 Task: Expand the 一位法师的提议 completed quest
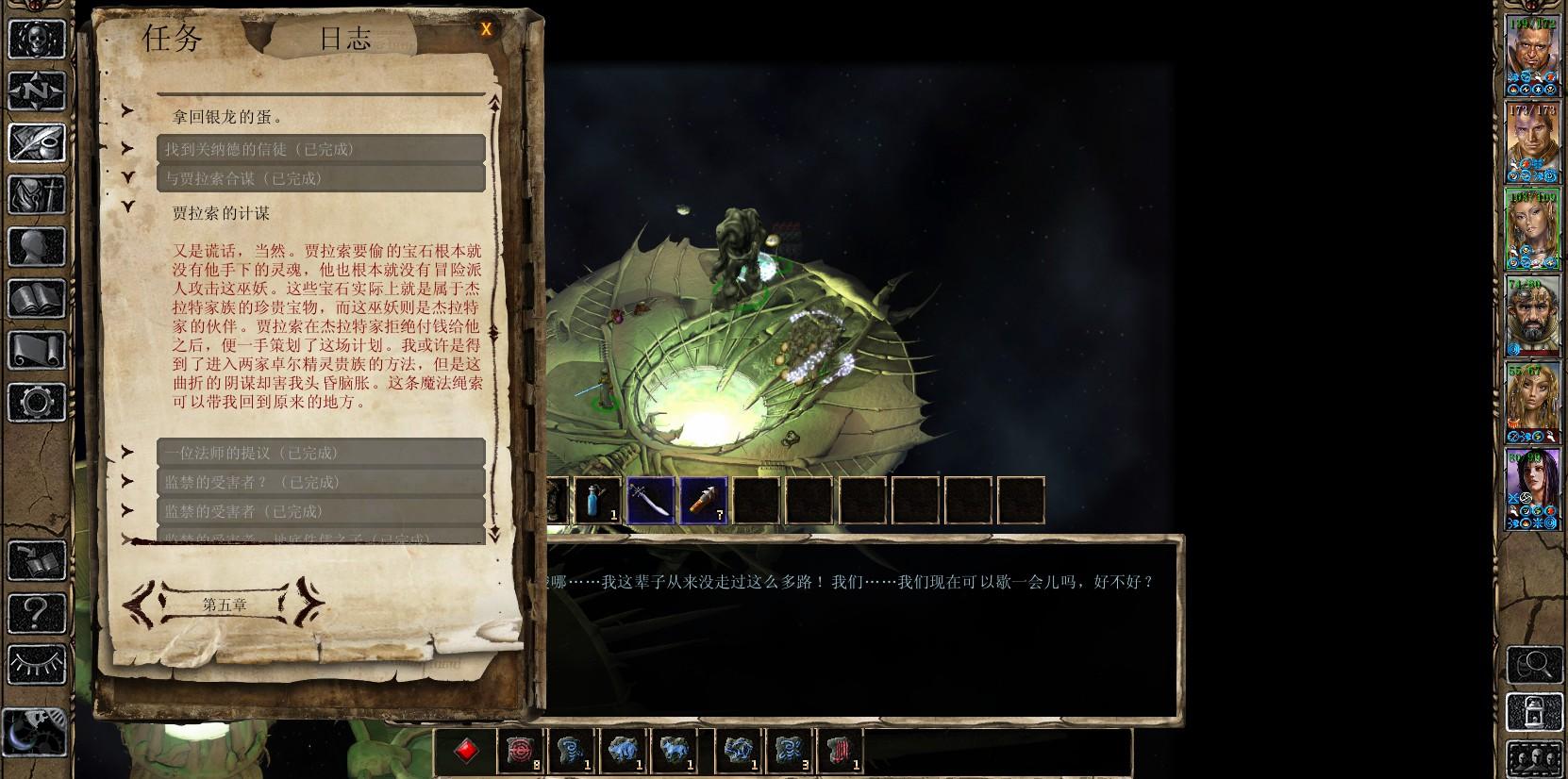[x=127, y=451]
